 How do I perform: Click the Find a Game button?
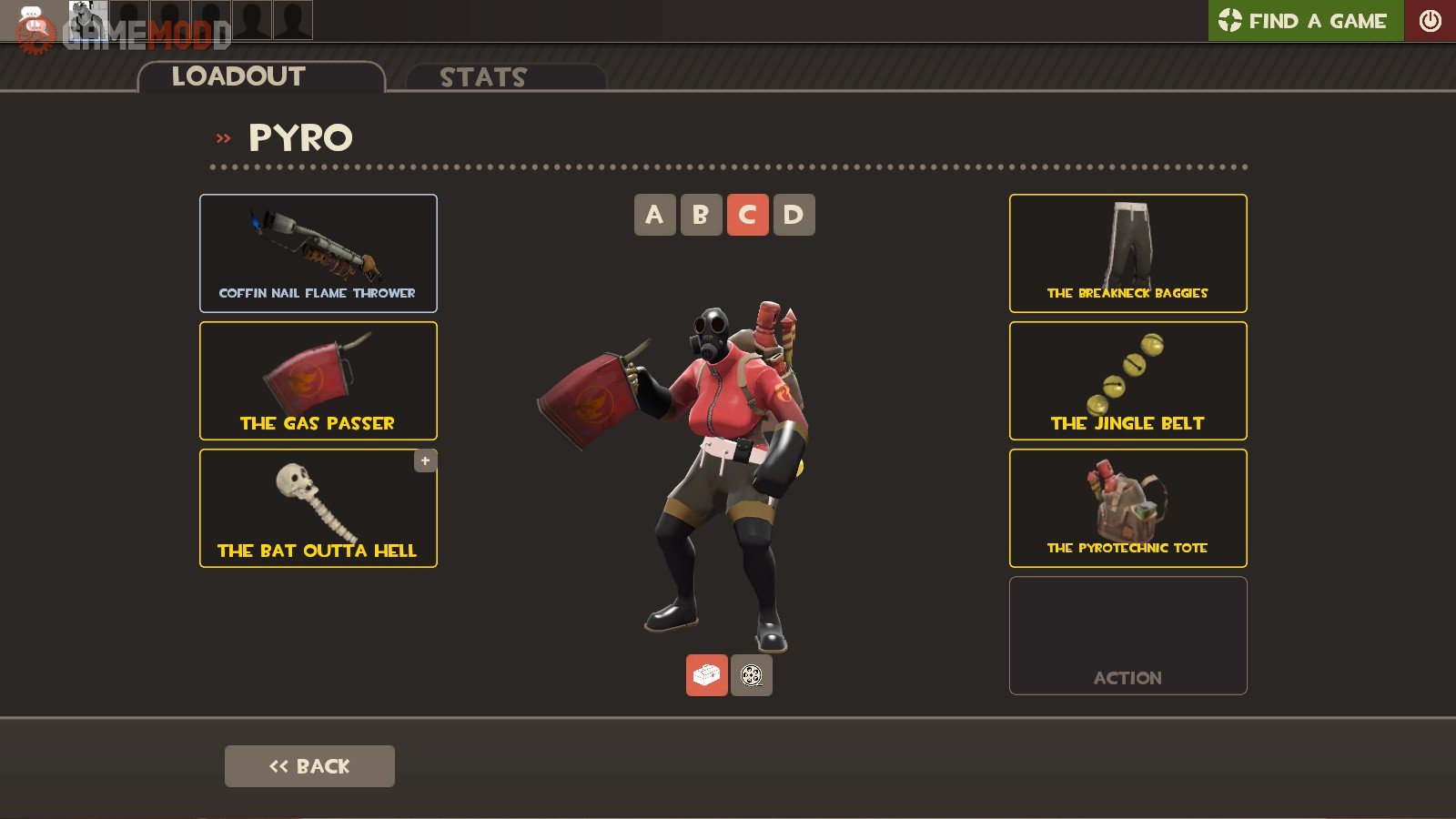(x=1306, y=21)
